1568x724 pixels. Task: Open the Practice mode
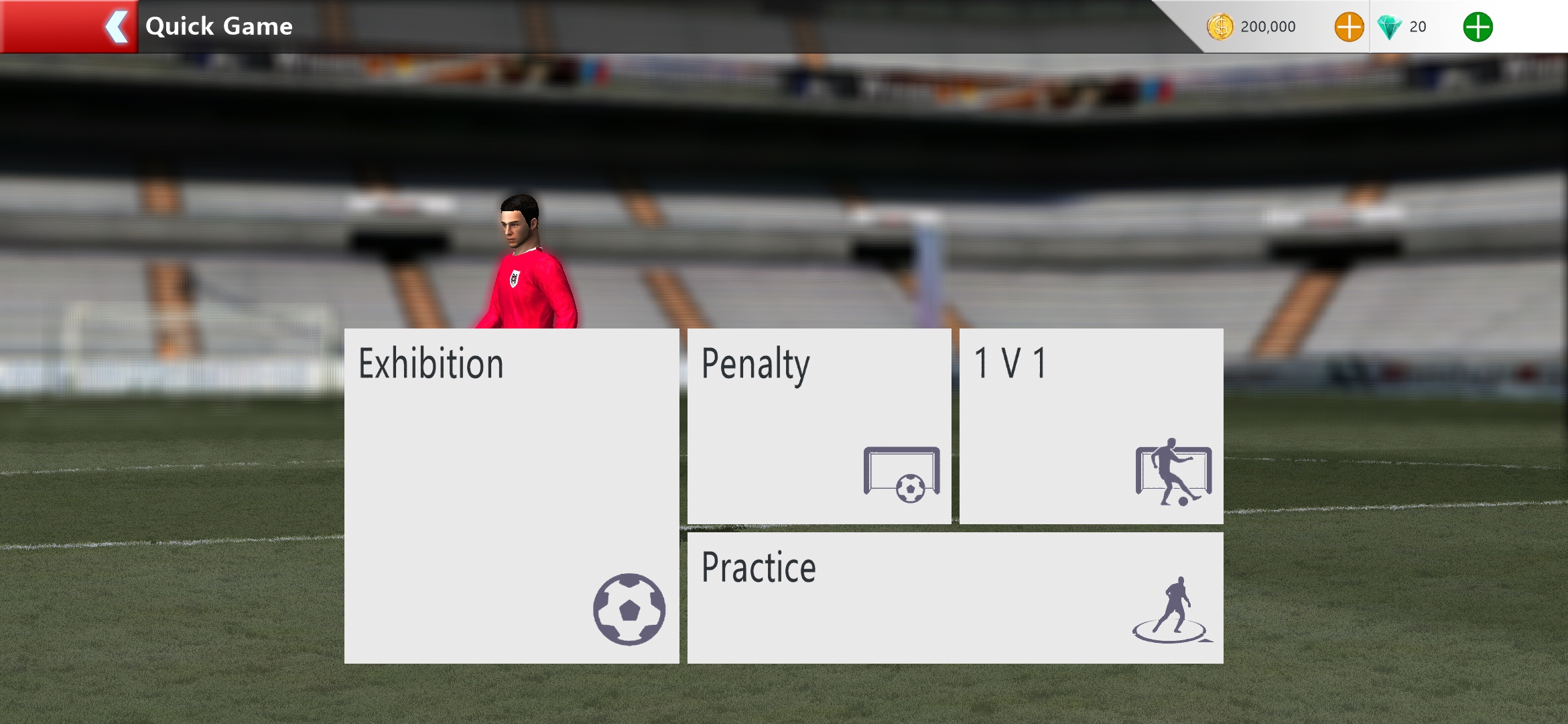pos(955,597)
